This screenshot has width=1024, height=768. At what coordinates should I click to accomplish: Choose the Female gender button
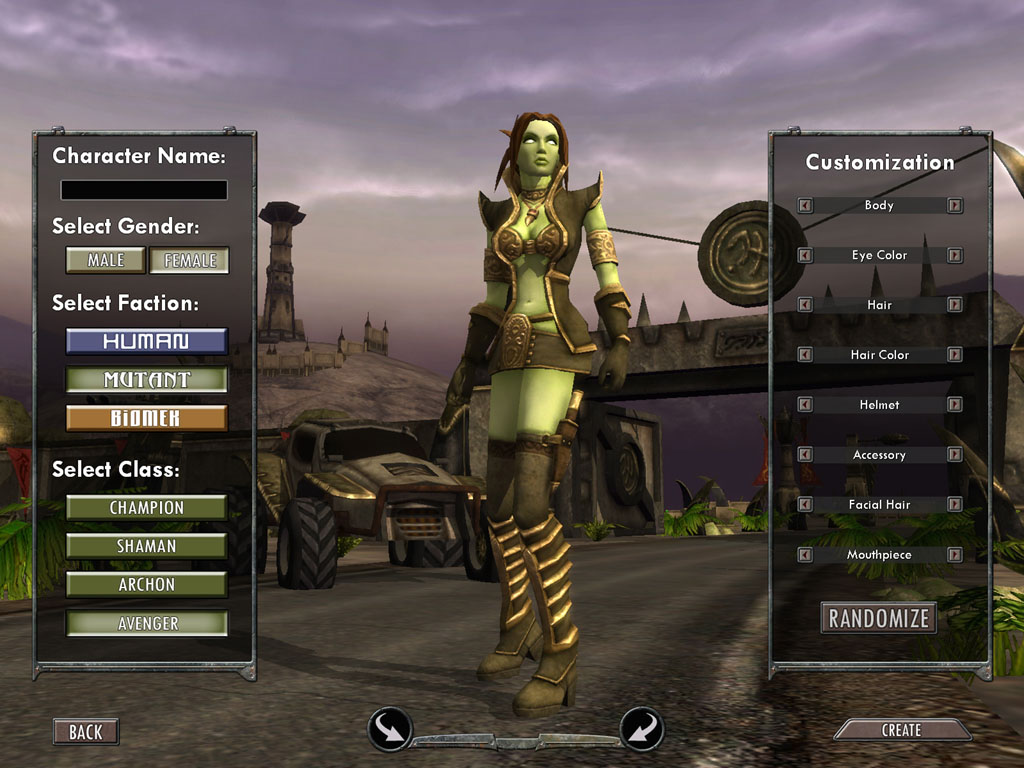point(189,260)
